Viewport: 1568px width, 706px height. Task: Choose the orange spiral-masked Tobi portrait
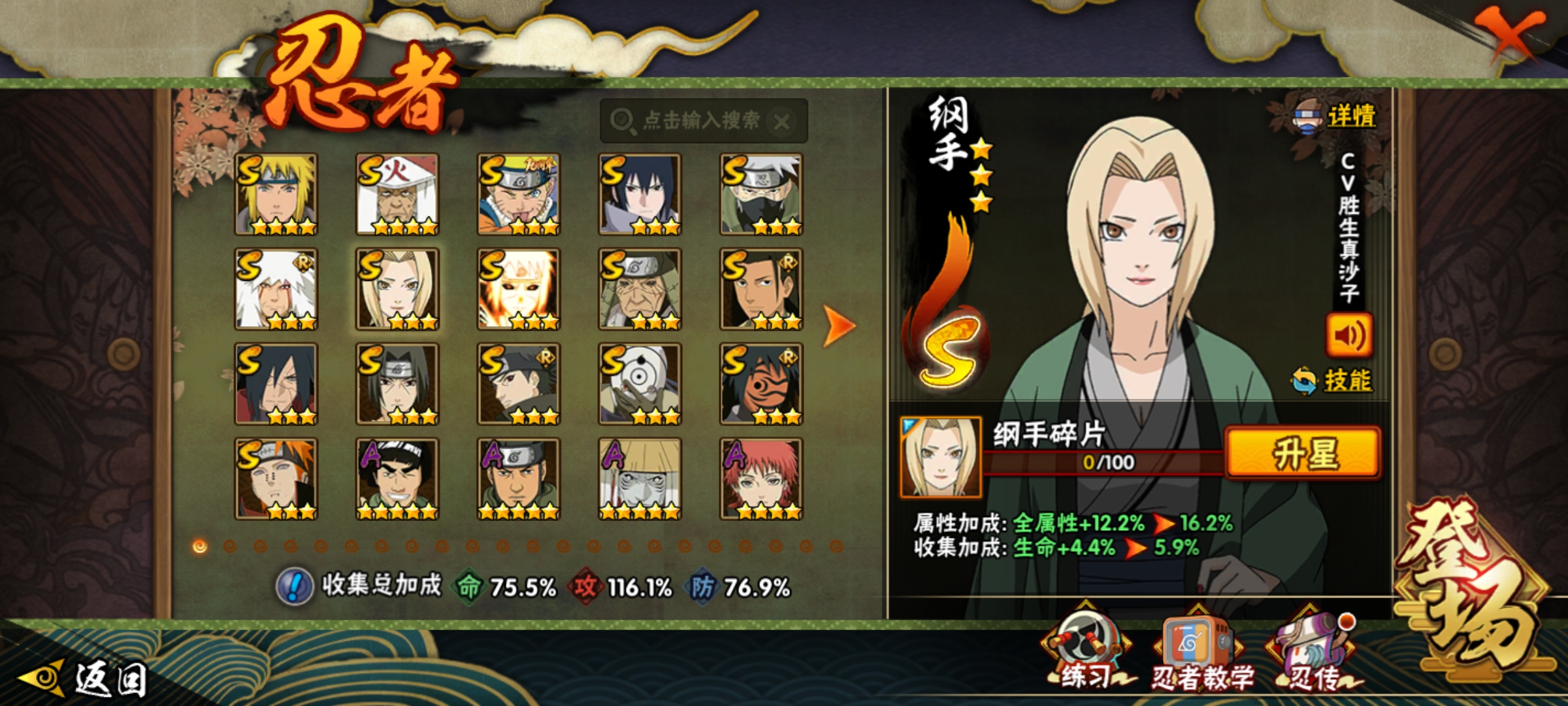pos(761,384)
